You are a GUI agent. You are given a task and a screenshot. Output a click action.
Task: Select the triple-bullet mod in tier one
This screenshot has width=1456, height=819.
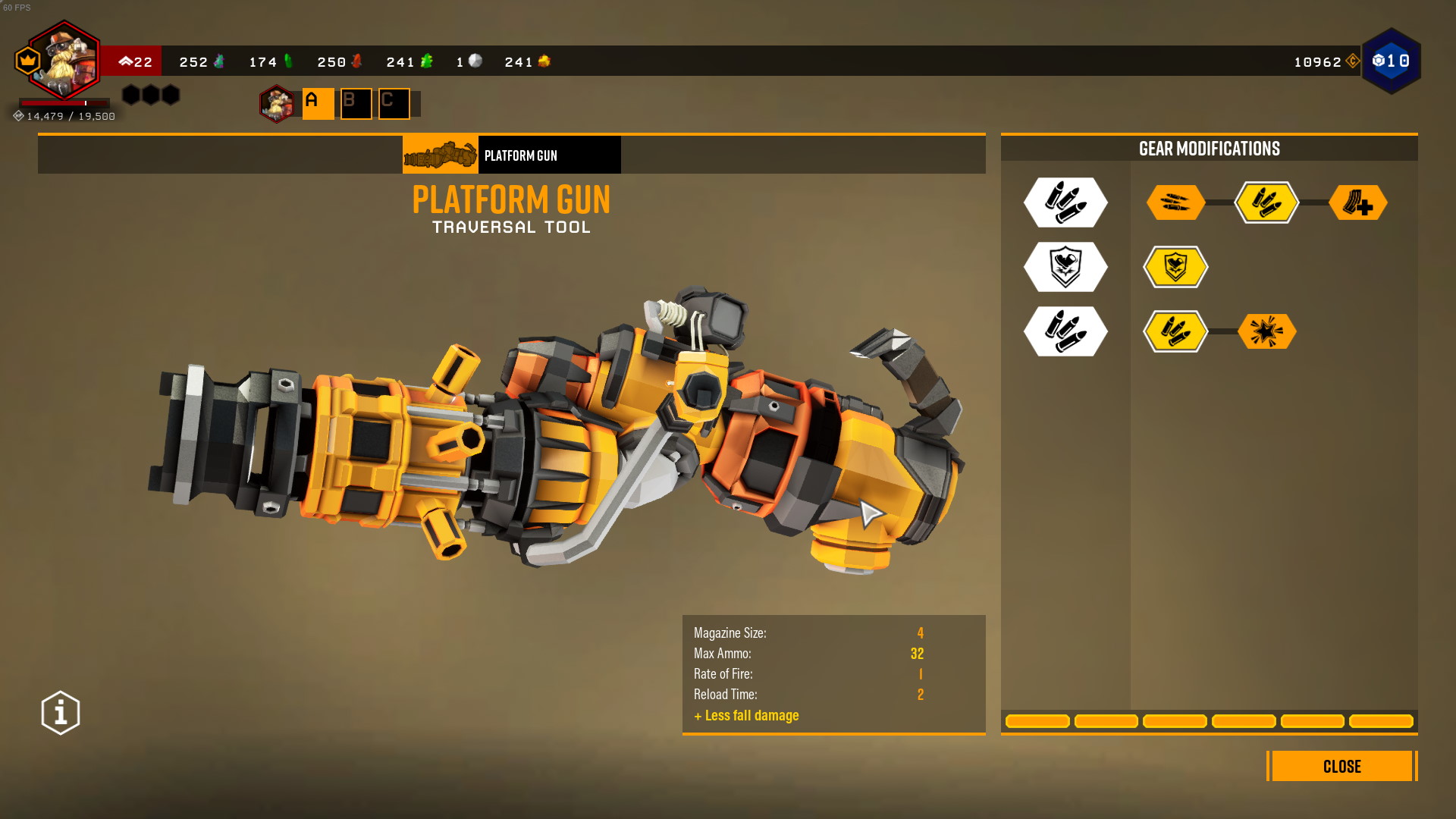(1175, 202)
